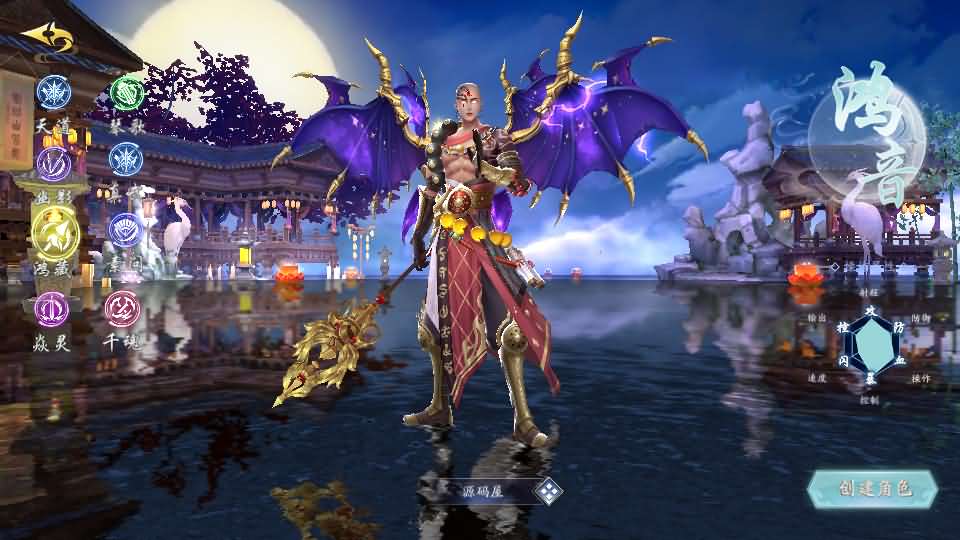960x540 pixels.
Task: Create the character with 创建角色 button
Action: coord(872,489)
